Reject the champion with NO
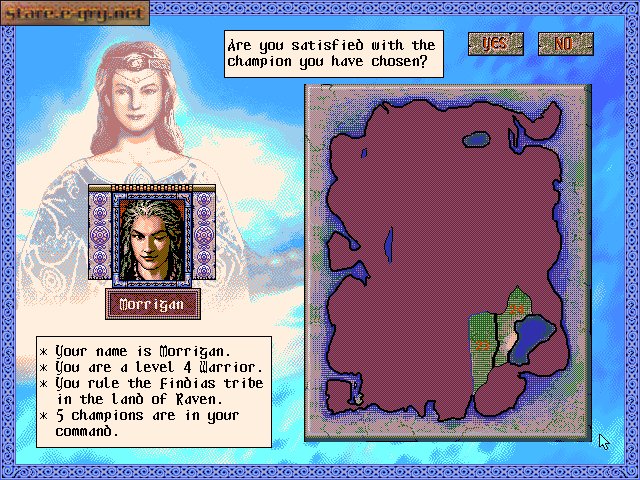 click(x=565, y=44)
